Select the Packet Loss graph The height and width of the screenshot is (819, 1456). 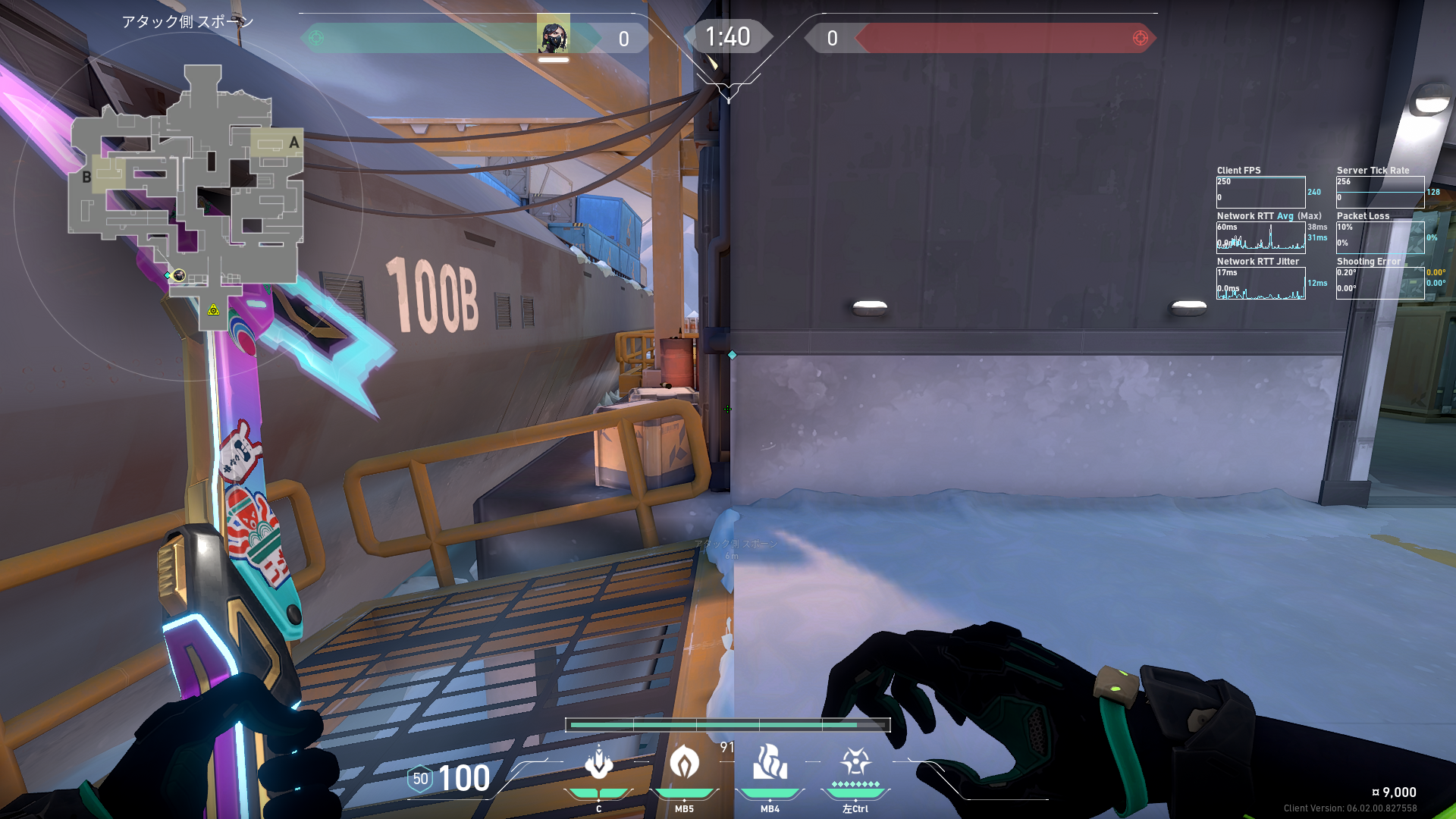point(1379,237)
